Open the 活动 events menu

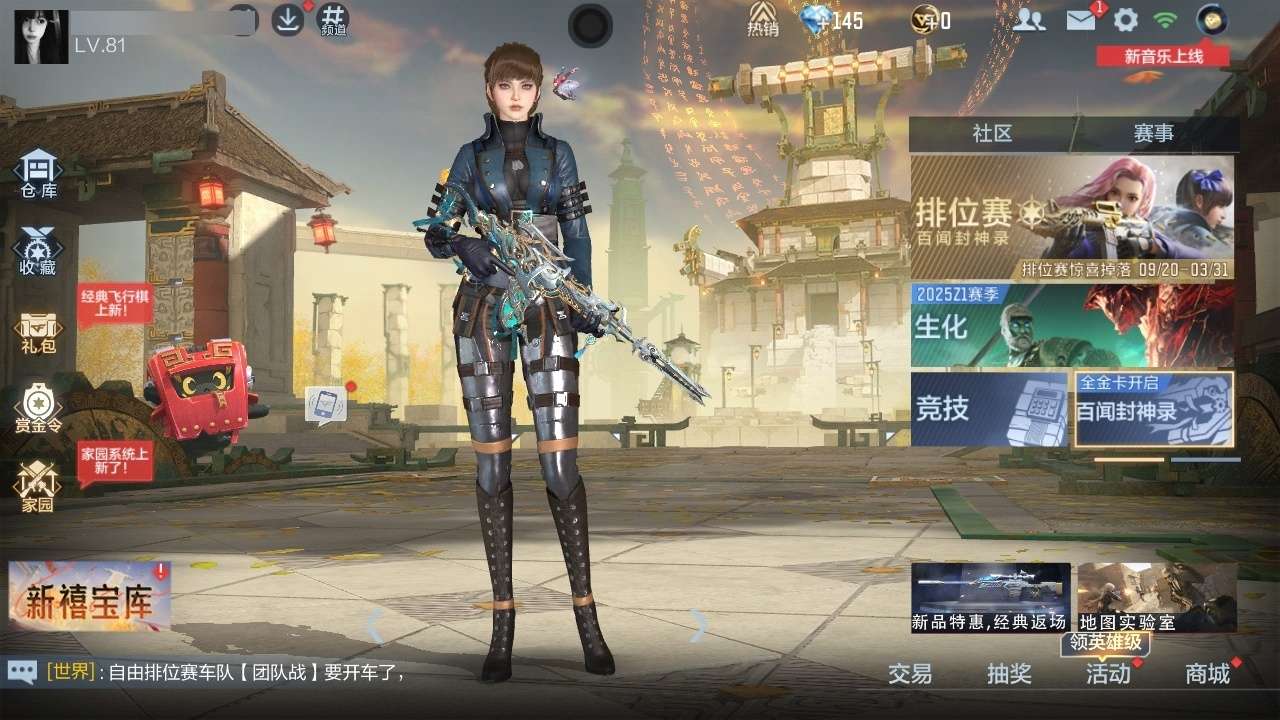[1108, 673]
